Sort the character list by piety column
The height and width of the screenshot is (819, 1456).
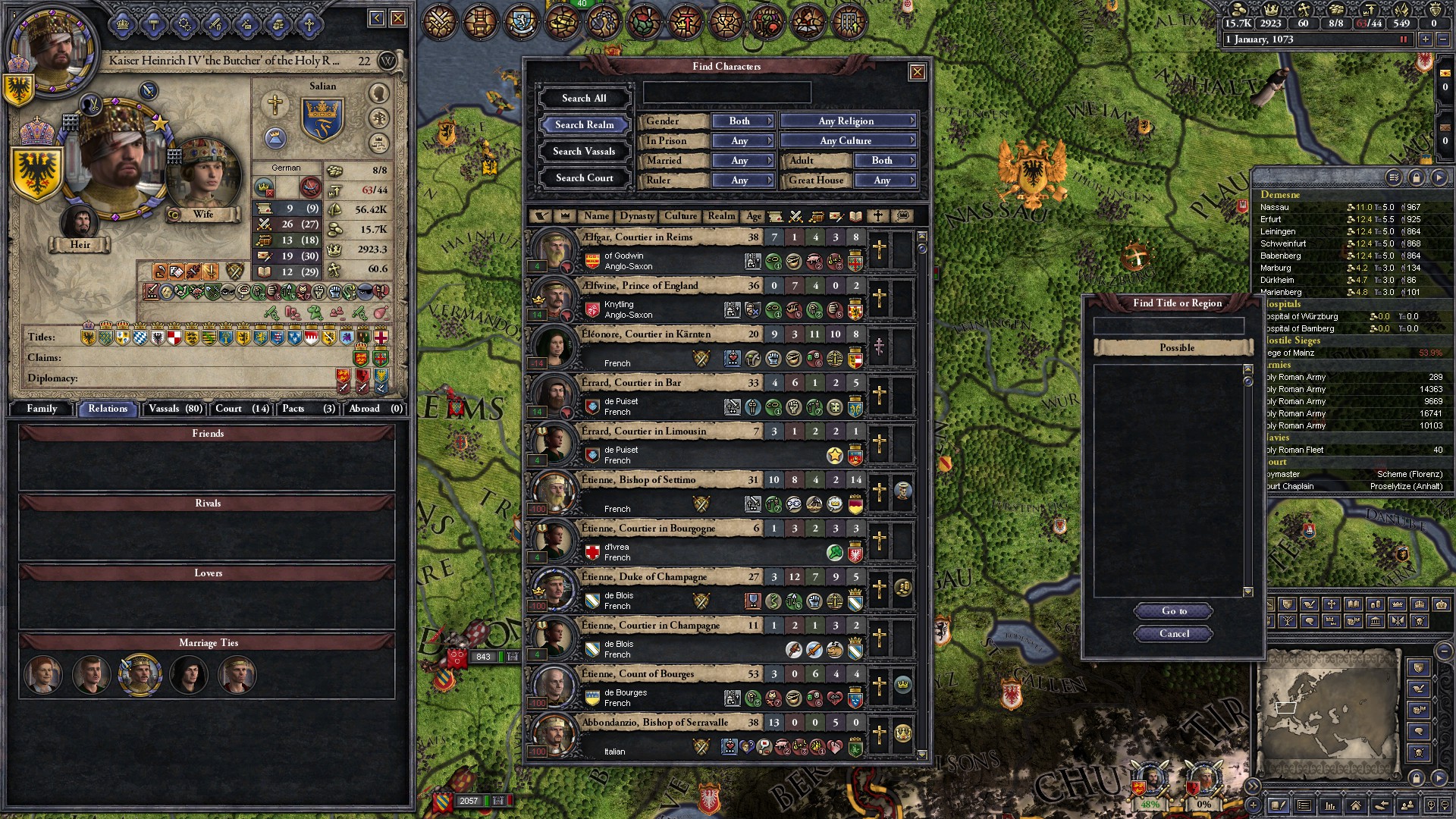point(877,216)
